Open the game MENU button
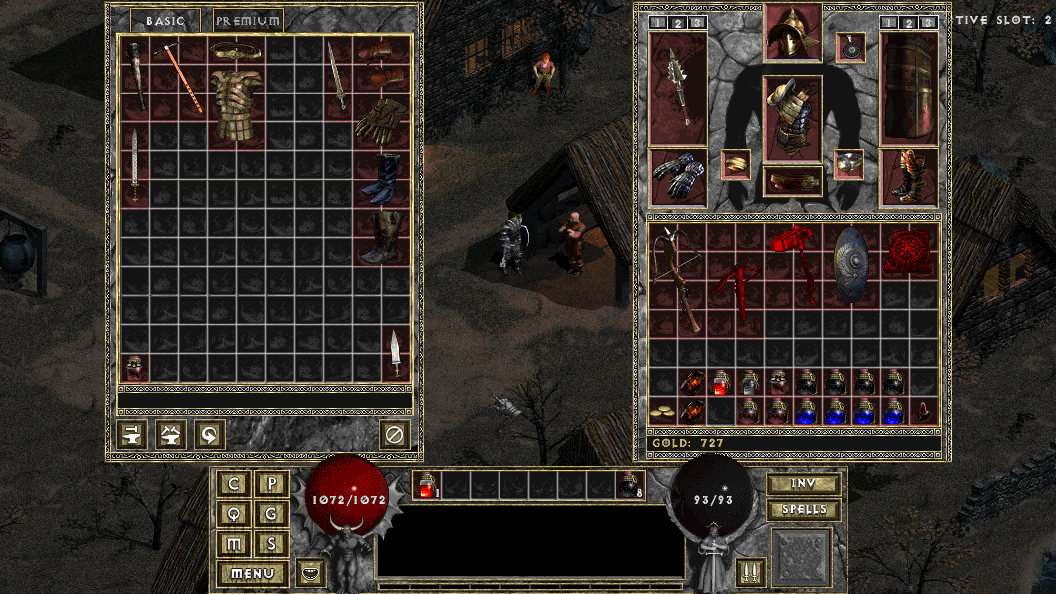Screen dimensions: 1056x594 click(x=252, y=574)
